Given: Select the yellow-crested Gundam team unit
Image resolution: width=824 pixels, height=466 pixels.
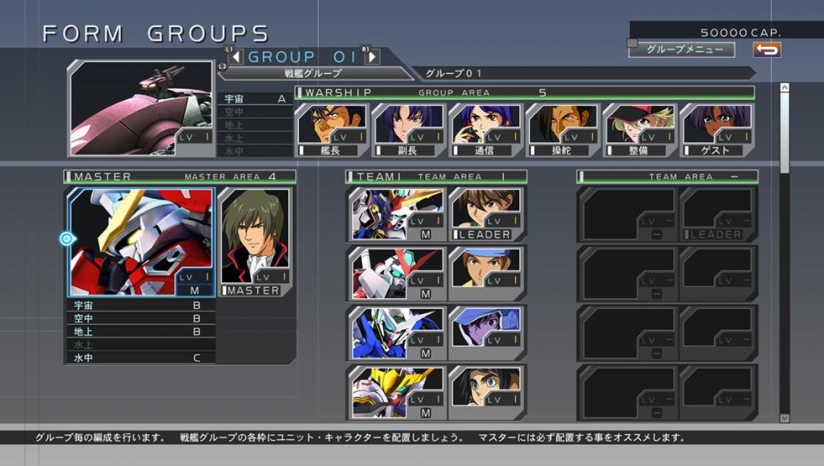Looking at the screenshot, I should (397, 391).
